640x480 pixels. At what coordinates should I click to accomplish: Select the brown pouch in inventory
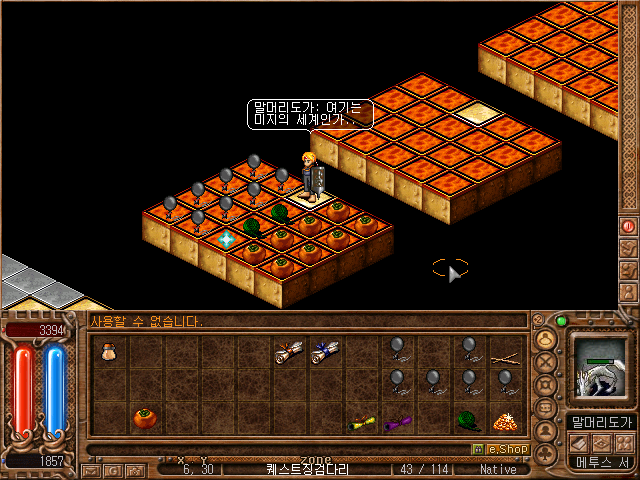point(108,350)
